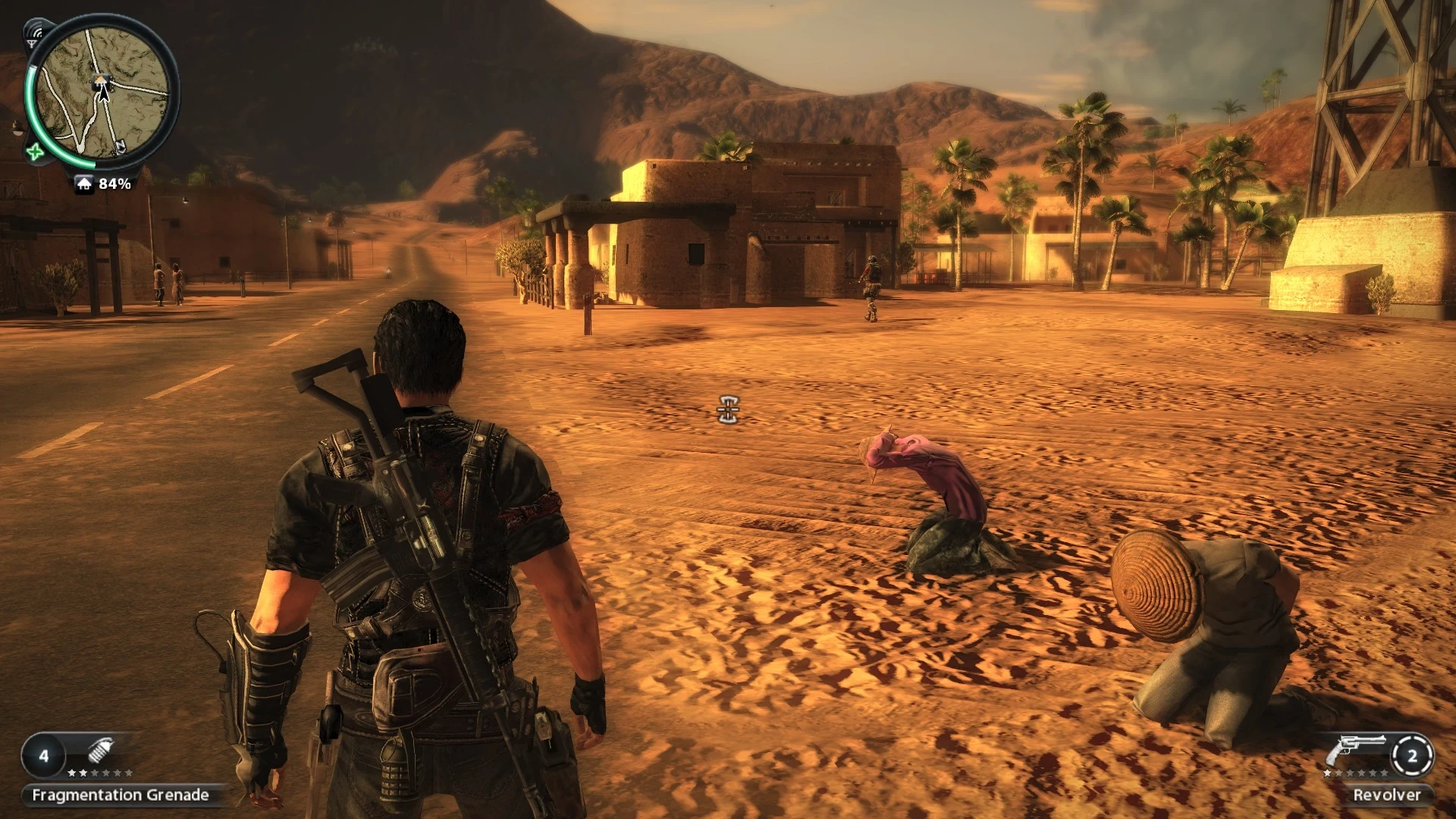Click the house settlement icon beside 84%

[84, 184]
